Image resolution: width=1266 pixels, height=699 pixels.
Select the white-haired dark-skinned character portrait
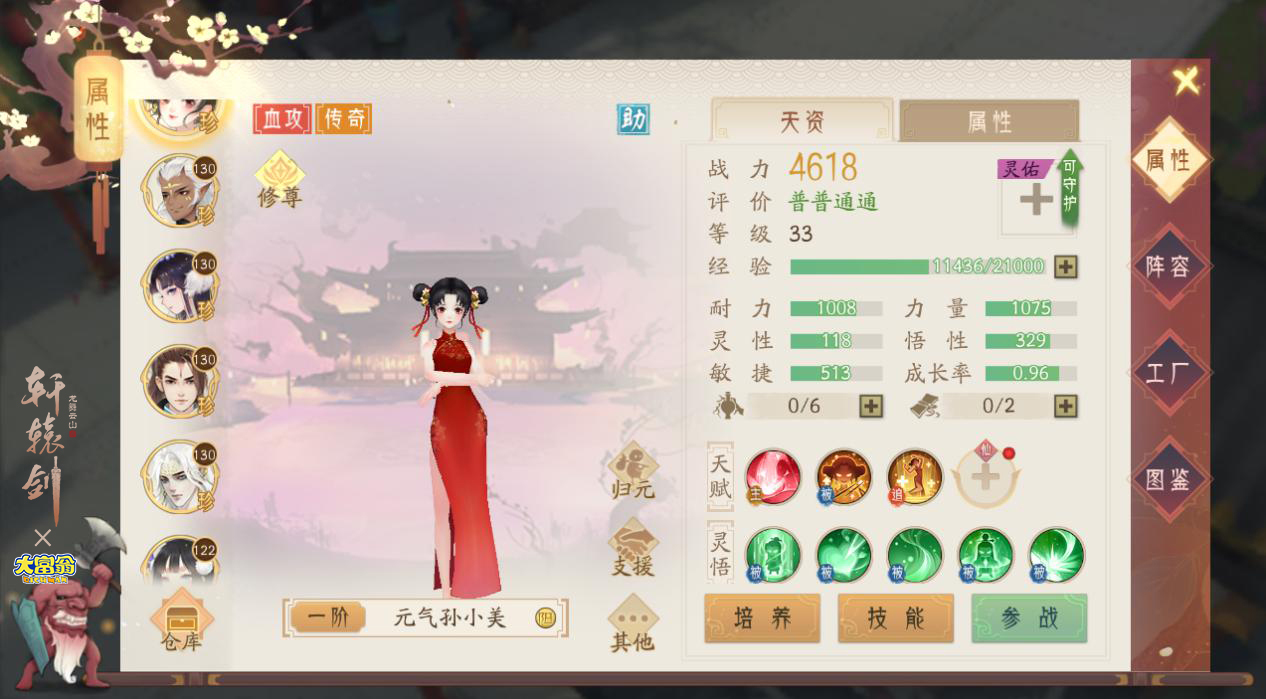[x=178, y=190]
